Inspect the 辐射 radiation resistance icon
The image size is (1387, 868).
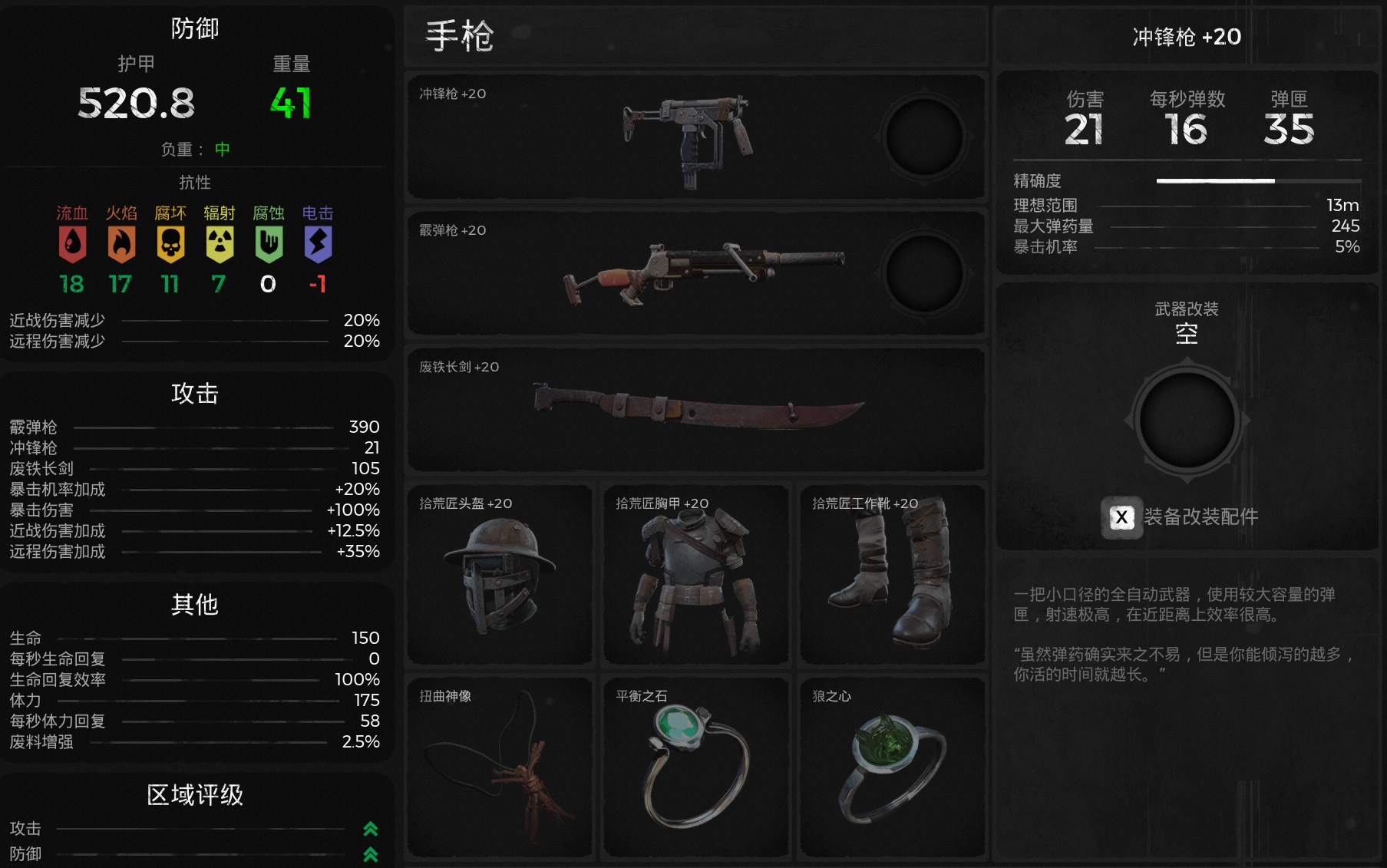pyautogui.click(x=220, y=244)
